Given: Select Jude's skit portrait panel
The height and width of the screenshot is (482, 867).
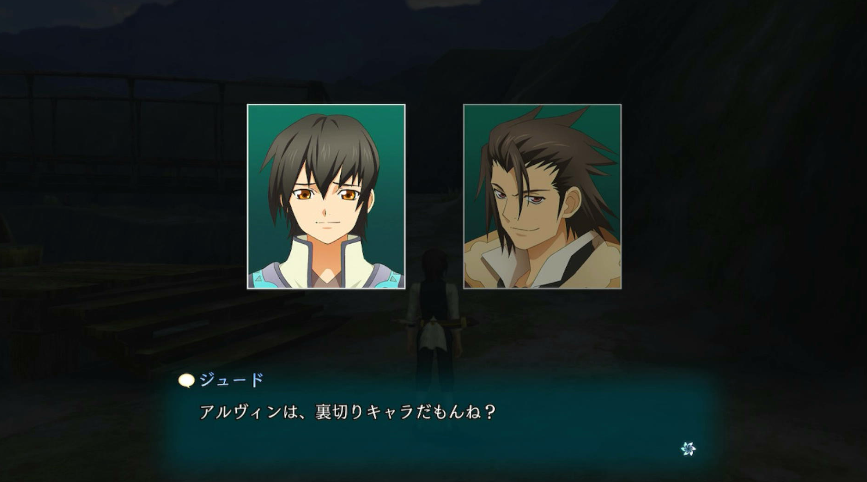Looking at the screenshot, I should click(x=326, y=196).
